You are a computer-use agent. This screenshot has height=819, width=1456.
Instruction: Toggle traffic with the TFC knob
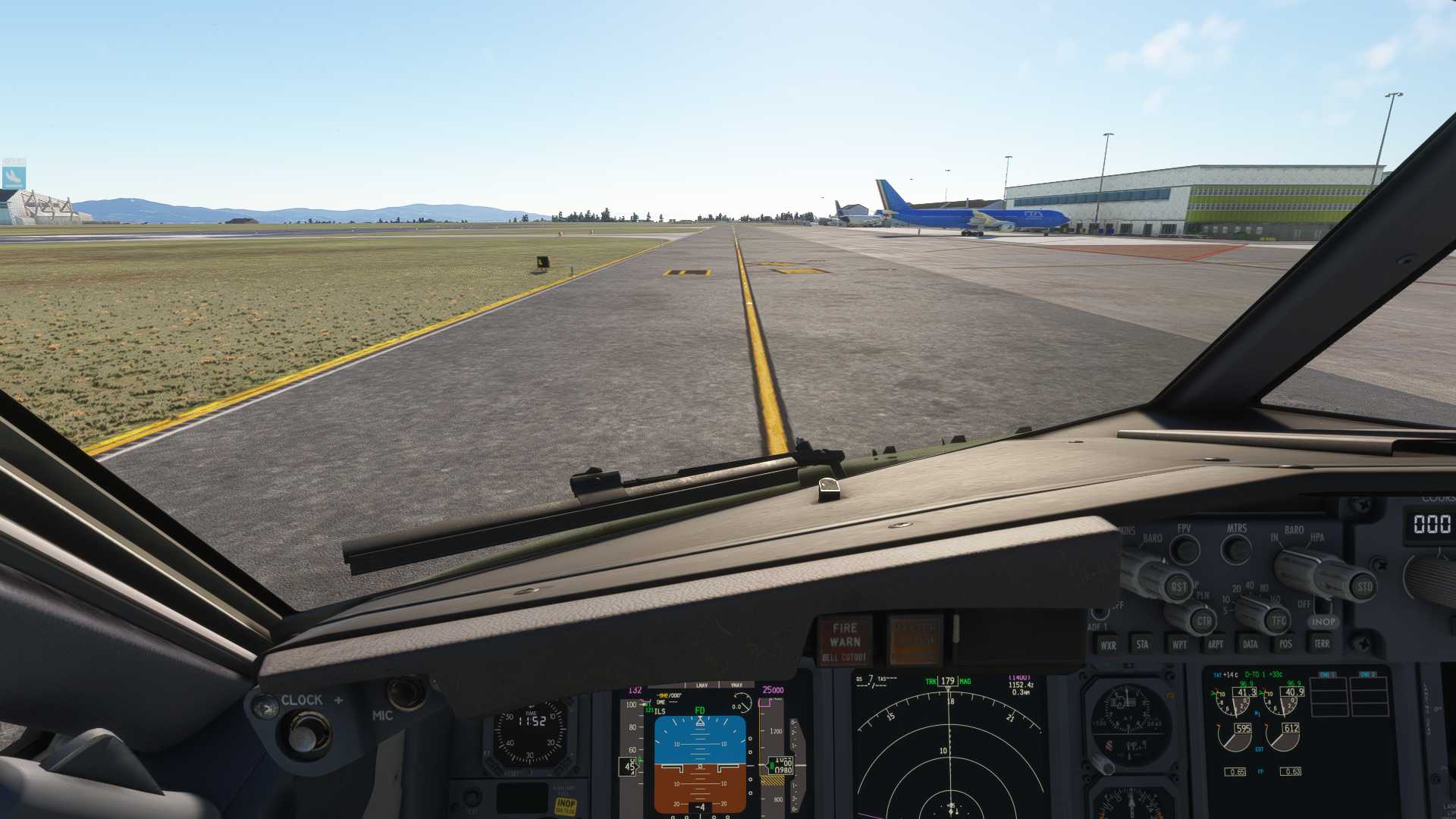pyautogui.click(x=1279, y=620)
